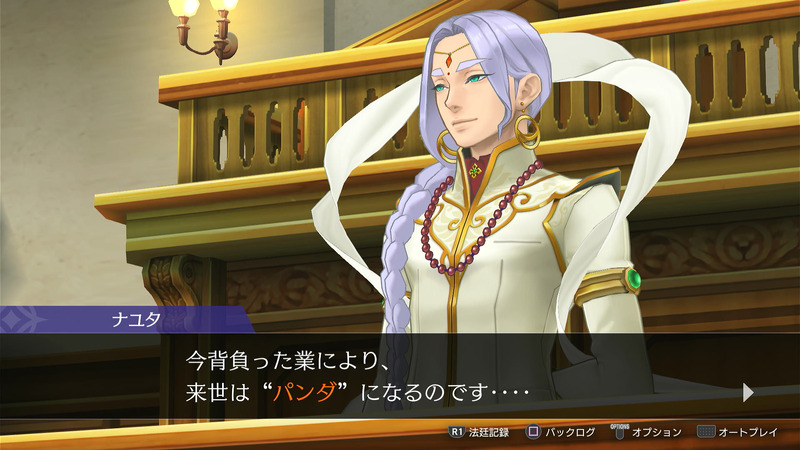Toggle オートプレイ auto-play mode
The height and width of the screenshot is (450, 800).
(x=742, y=432)
